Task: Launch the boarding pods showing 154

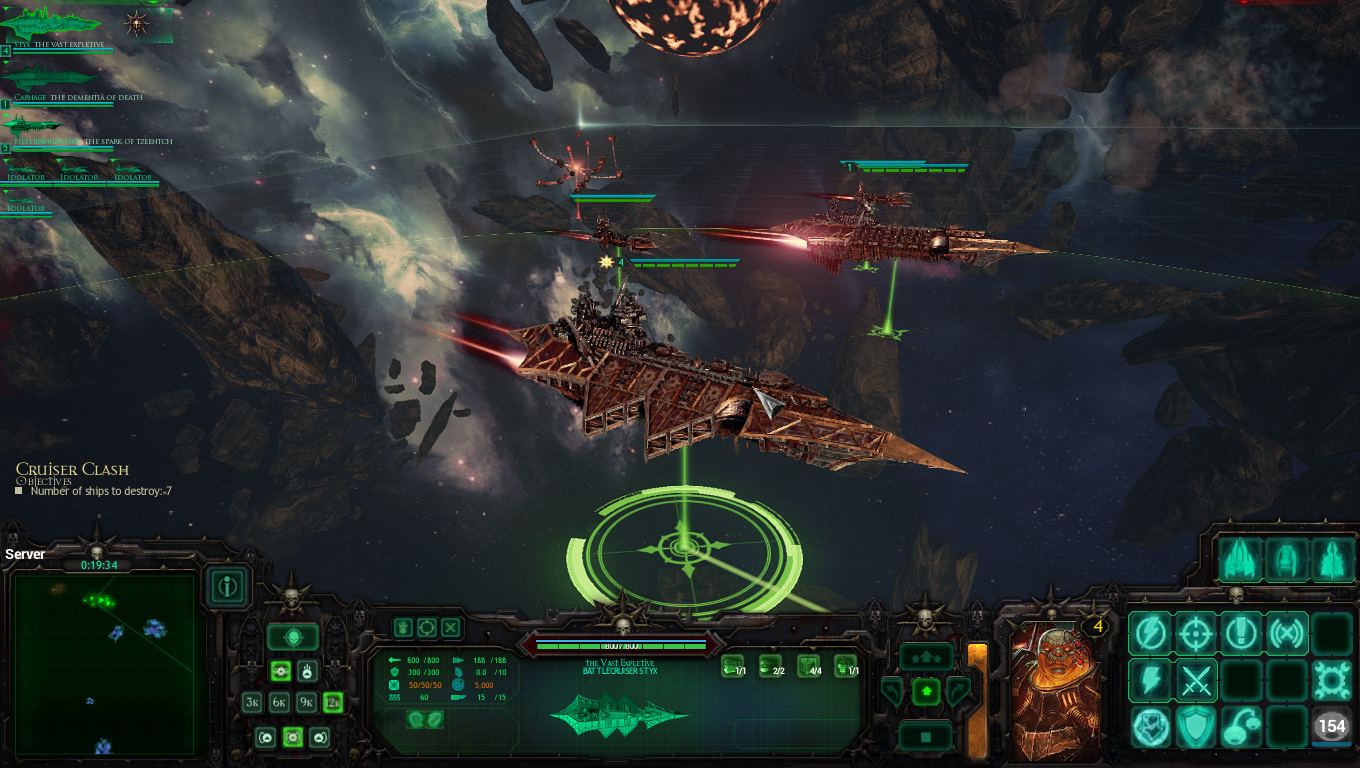Action: tap(1331, 726)
